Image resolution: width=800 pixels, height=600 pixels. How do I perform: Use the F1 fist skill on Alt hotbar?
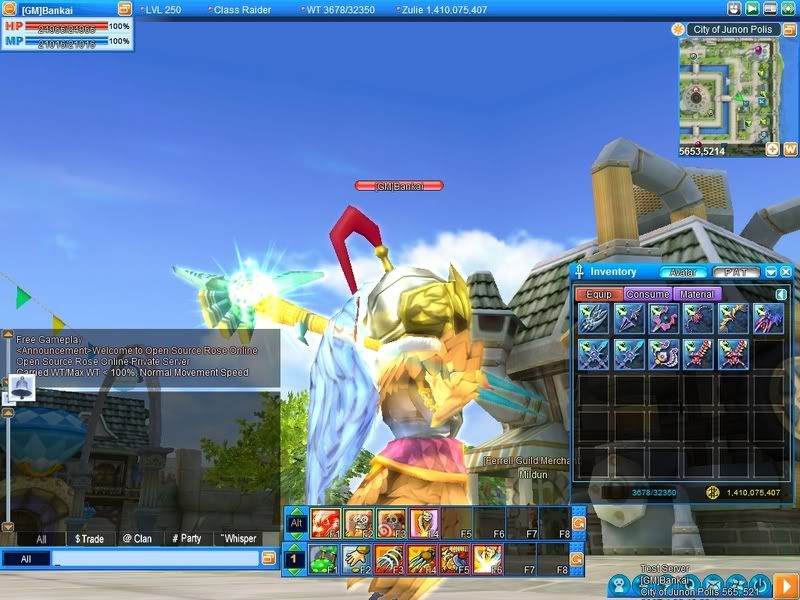(325, 522)
